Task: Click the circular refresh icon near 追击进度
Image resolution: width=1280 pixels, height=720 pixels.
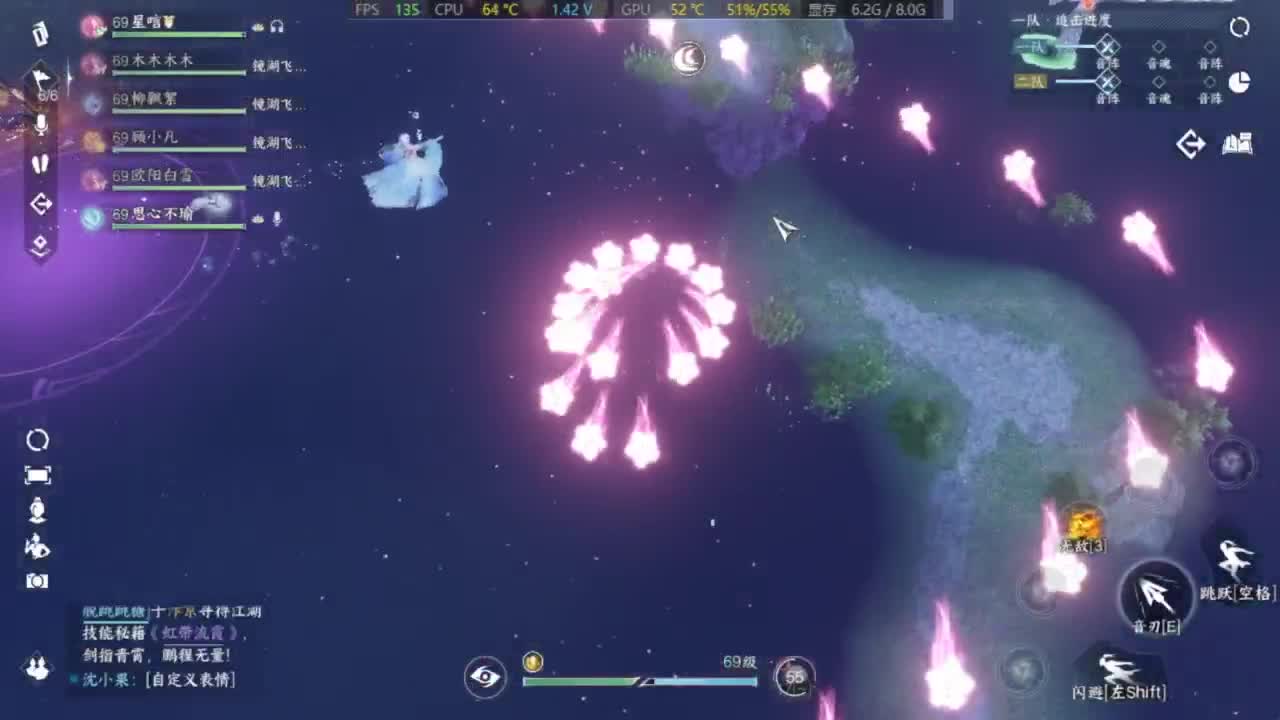Action: (1239, 27)
